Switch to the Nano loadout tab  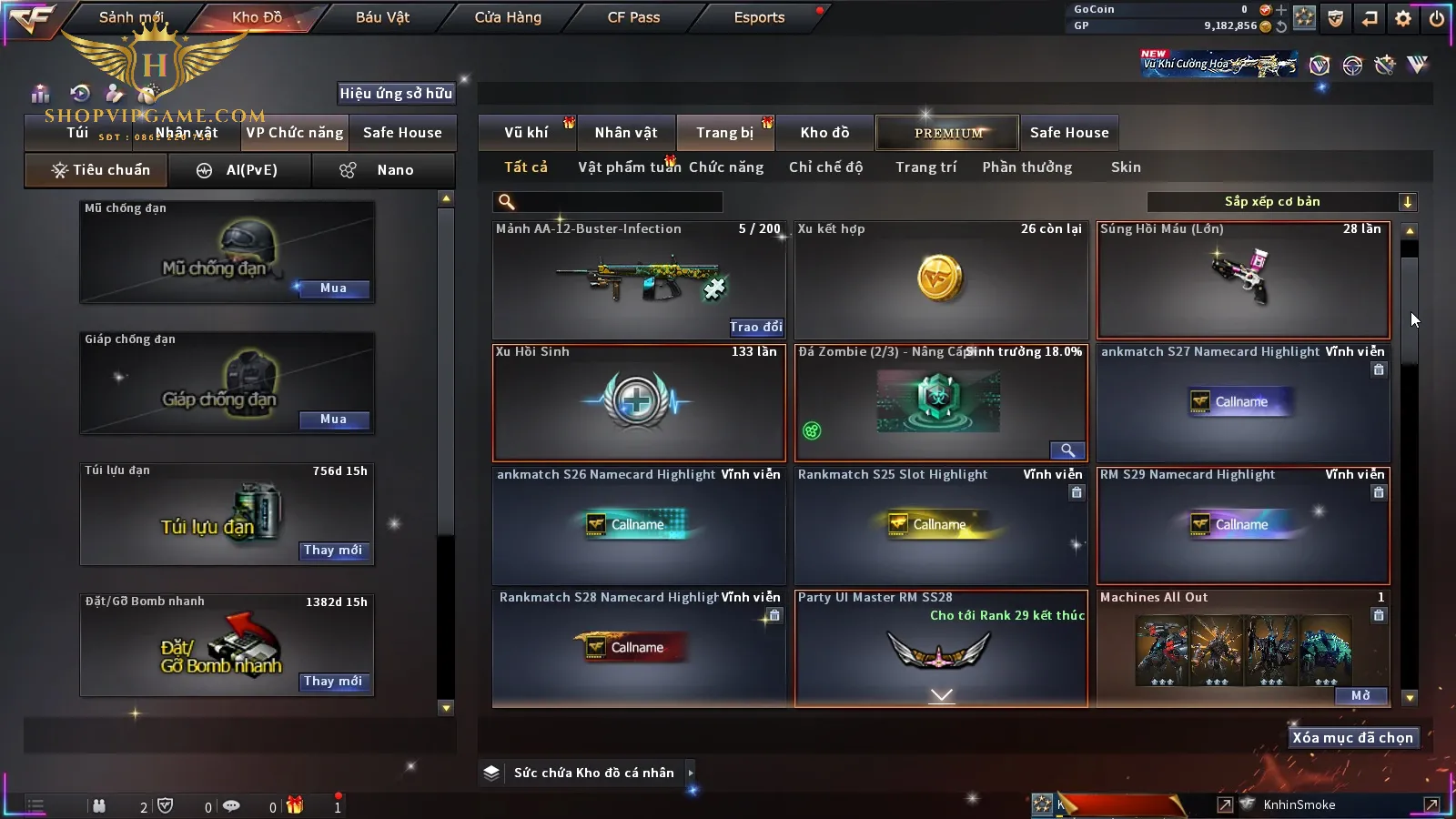383,170
